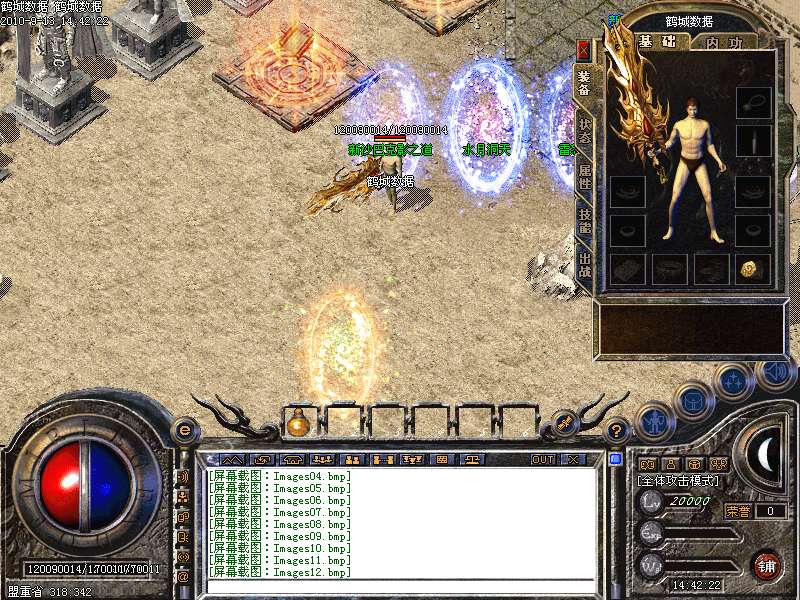Image resolution: width=800 pixels, height=600 pixels.
Task: Open the red 铺 shop button
Action: click(x=766, y=565)
